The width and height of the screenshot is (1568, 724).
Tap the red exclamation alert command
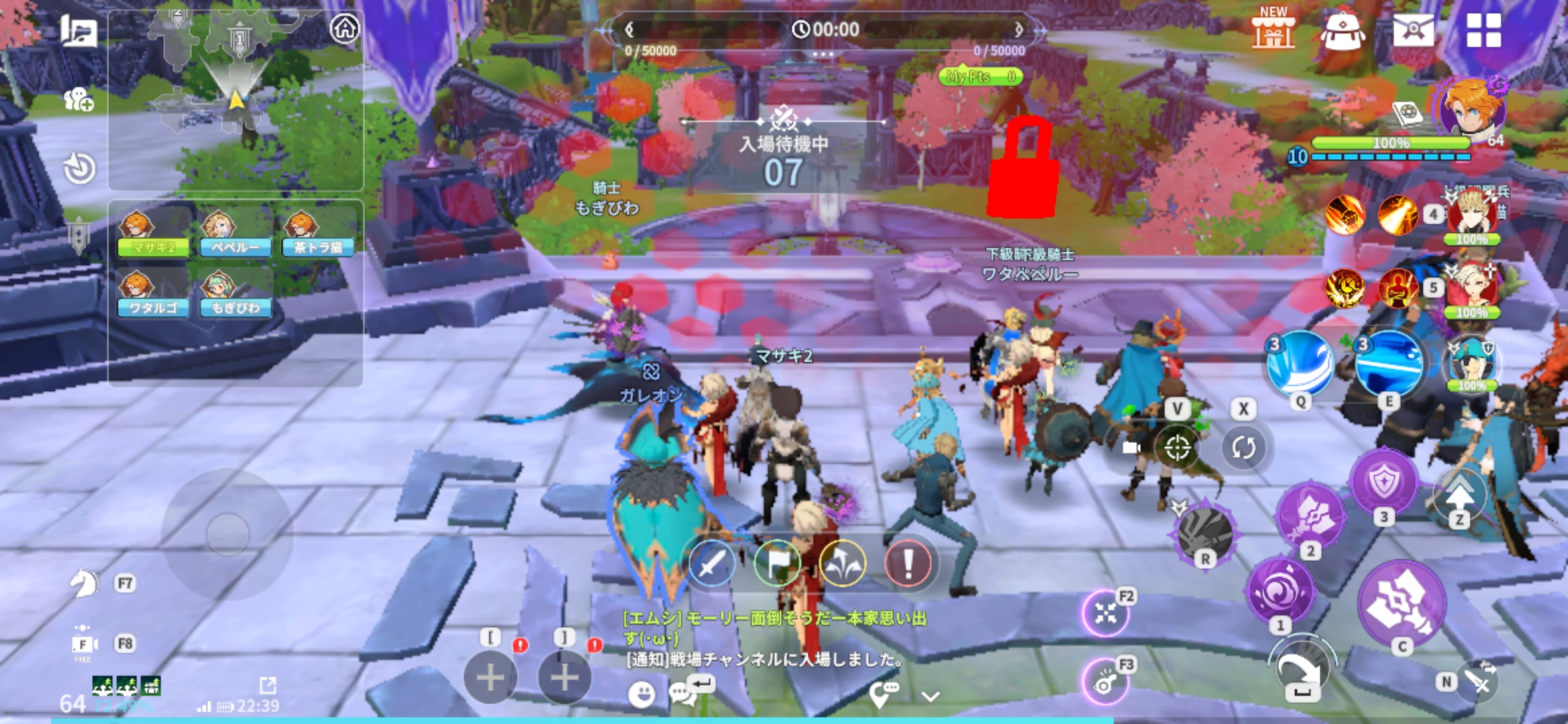pyautogui.click(x=908, y=564)
